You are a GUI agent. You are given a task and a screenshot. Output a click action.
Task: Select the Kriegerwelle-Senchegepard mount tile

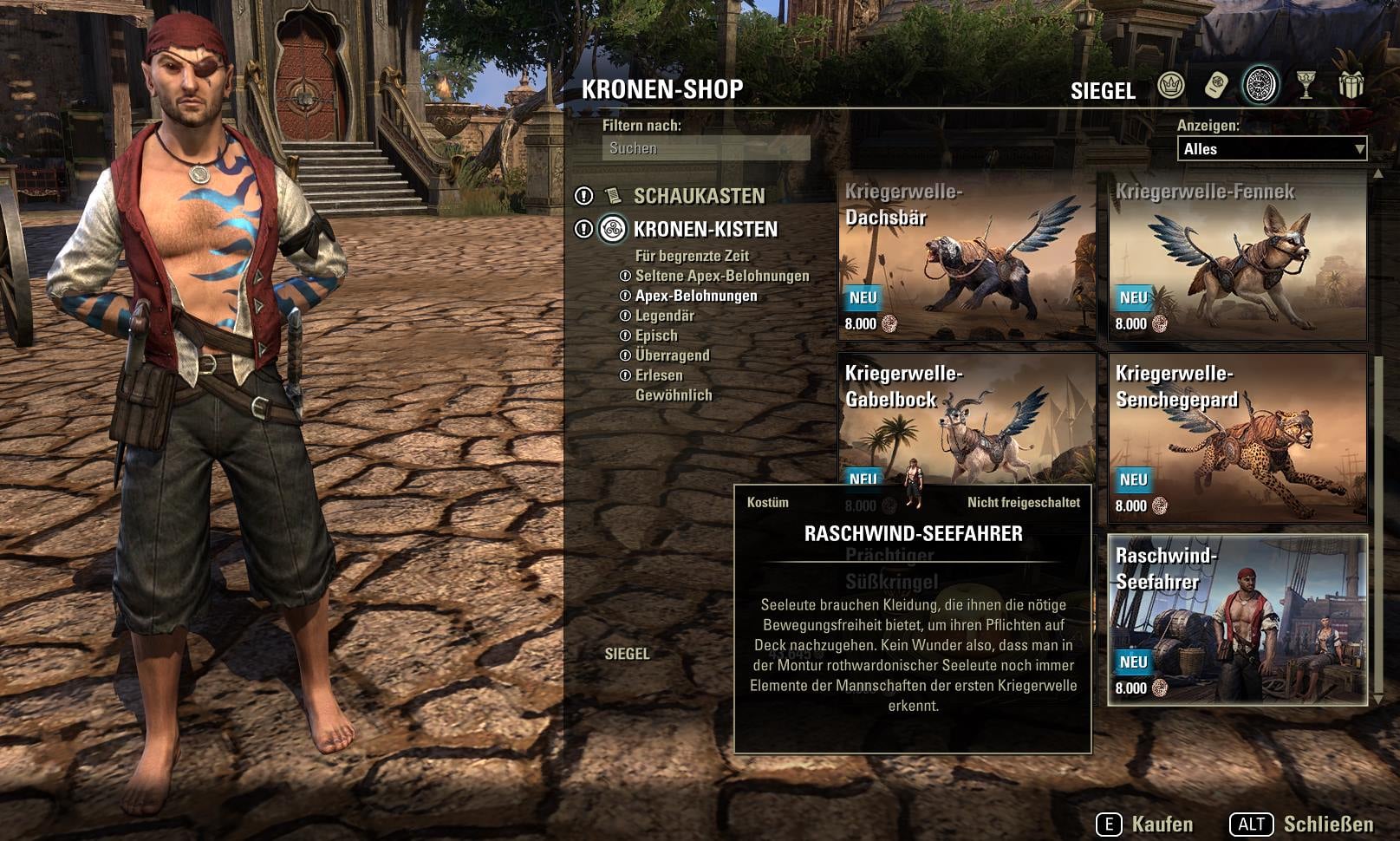[1237, 438]
